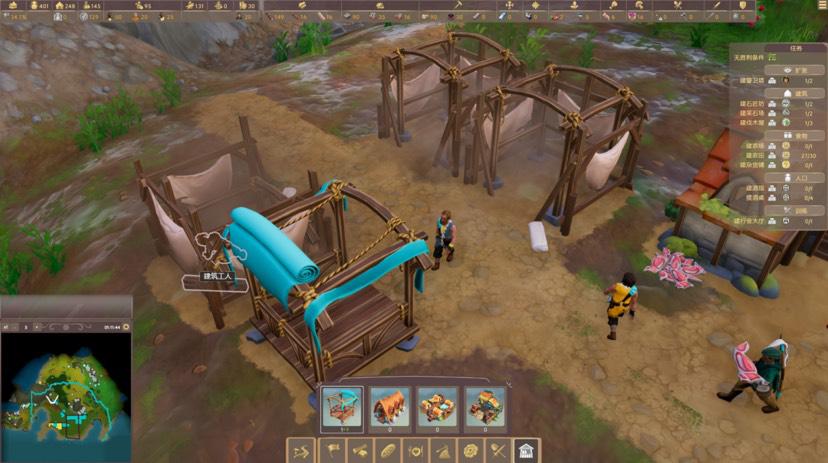The width and height of the screenshot is (828, 463).
Task: Open the bread food build category
Action: tap(386, 451)
